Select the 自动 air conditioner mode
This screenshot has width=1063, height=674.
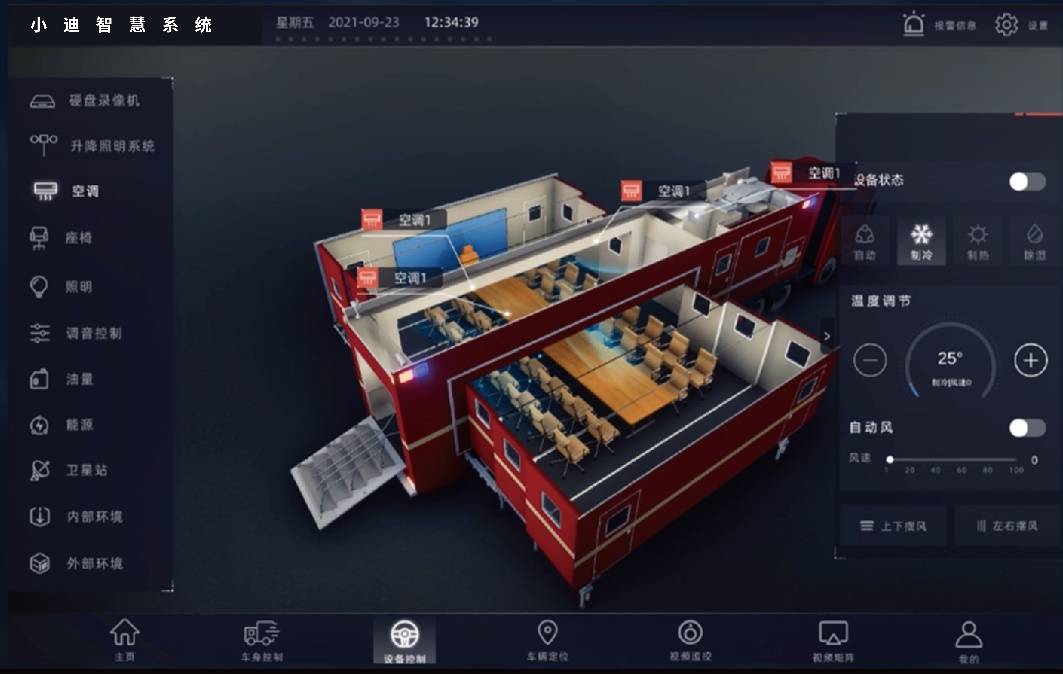tap(865, 241)
